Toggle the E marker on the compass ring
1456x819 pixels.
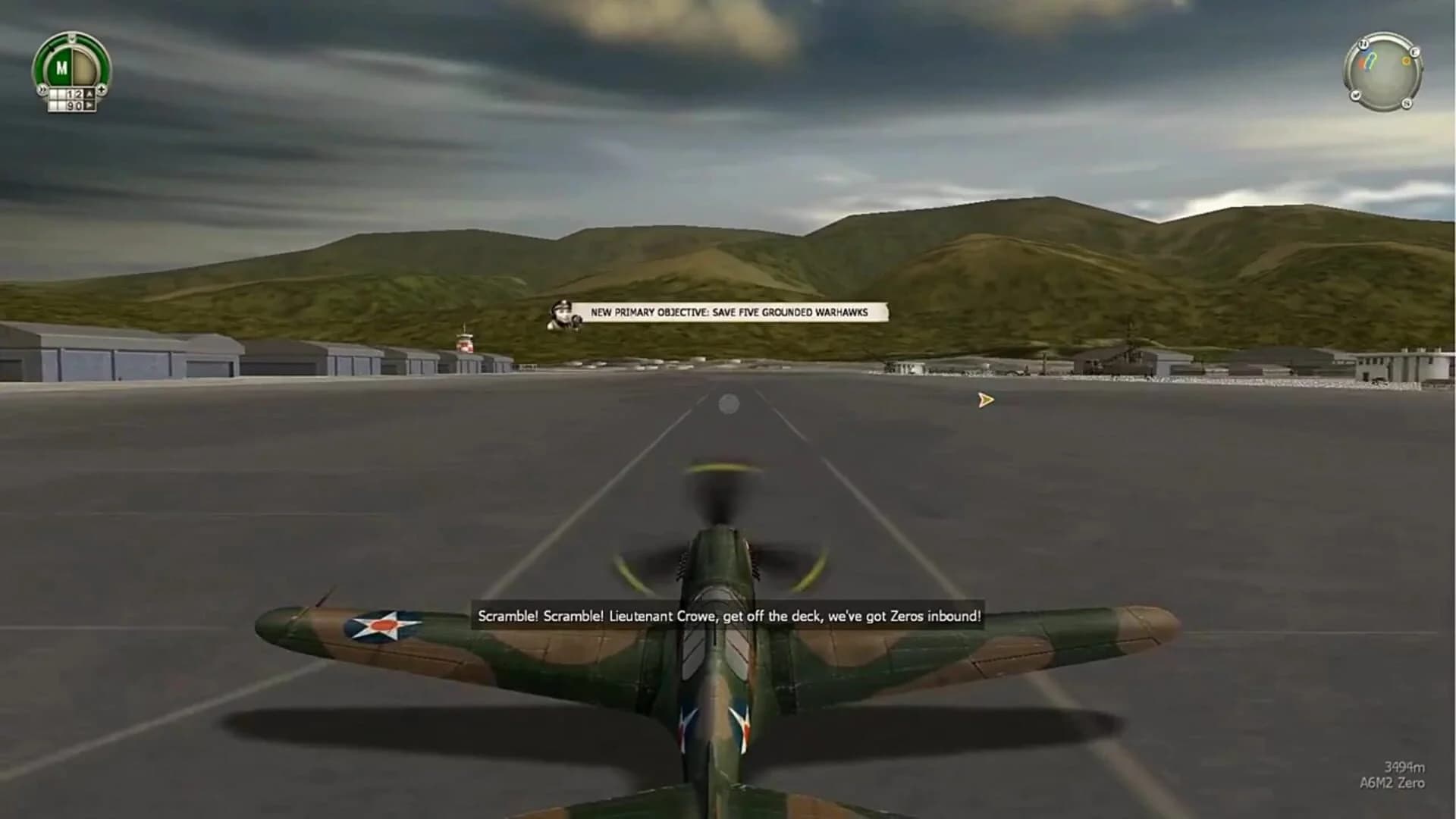coord(1415,52)
